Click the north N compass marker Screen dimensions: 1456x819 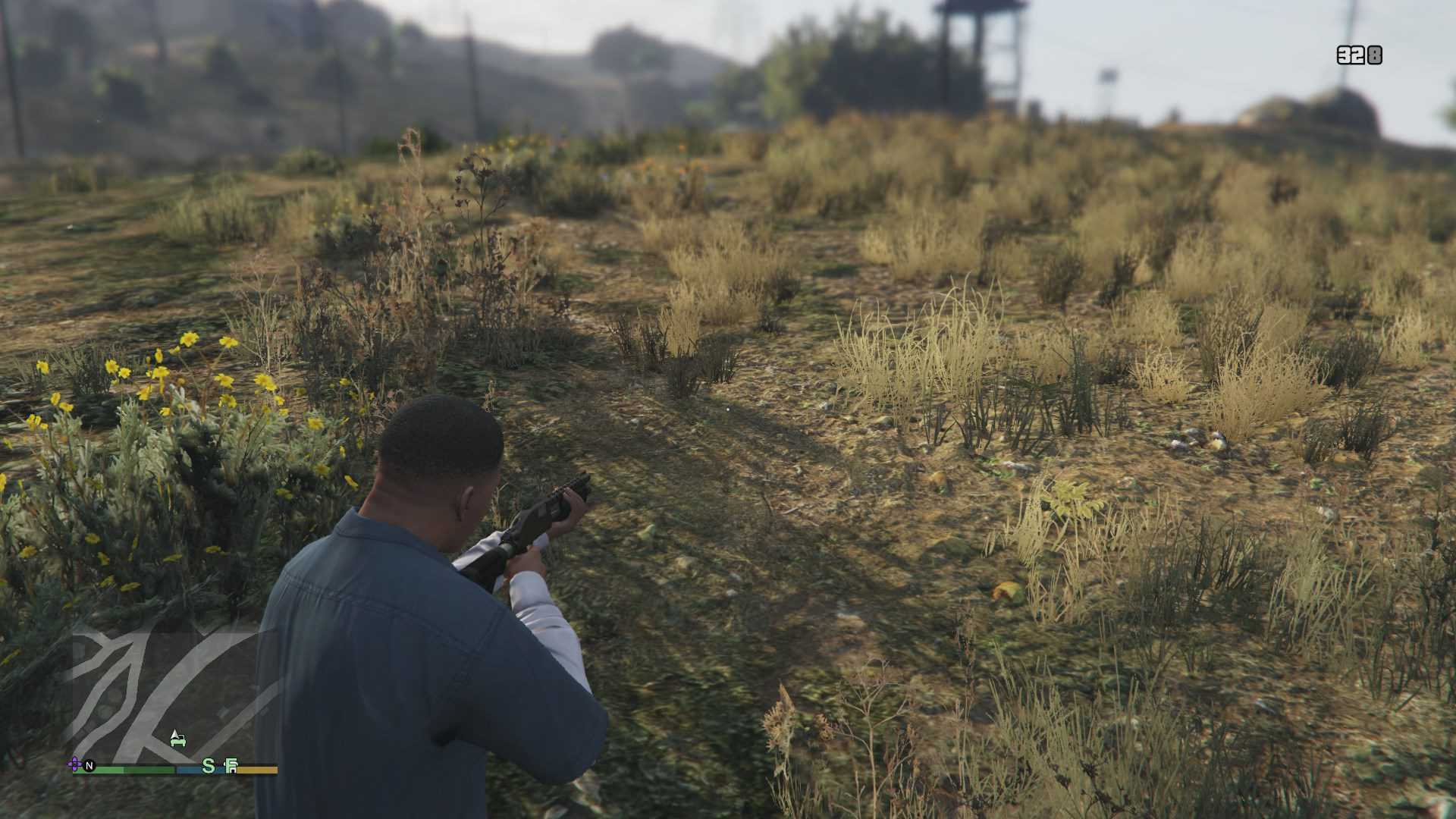pyautogui.click(x=89, y=766)
